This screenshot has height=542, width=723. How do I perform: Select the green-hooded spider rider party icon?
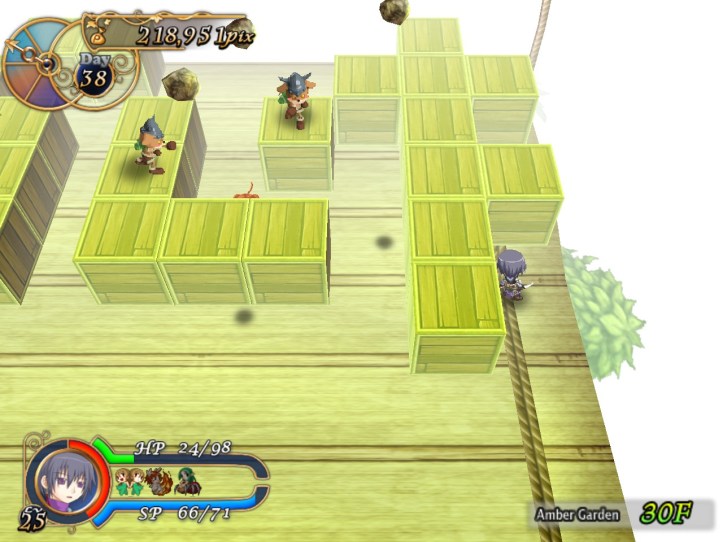pos(187,483)
